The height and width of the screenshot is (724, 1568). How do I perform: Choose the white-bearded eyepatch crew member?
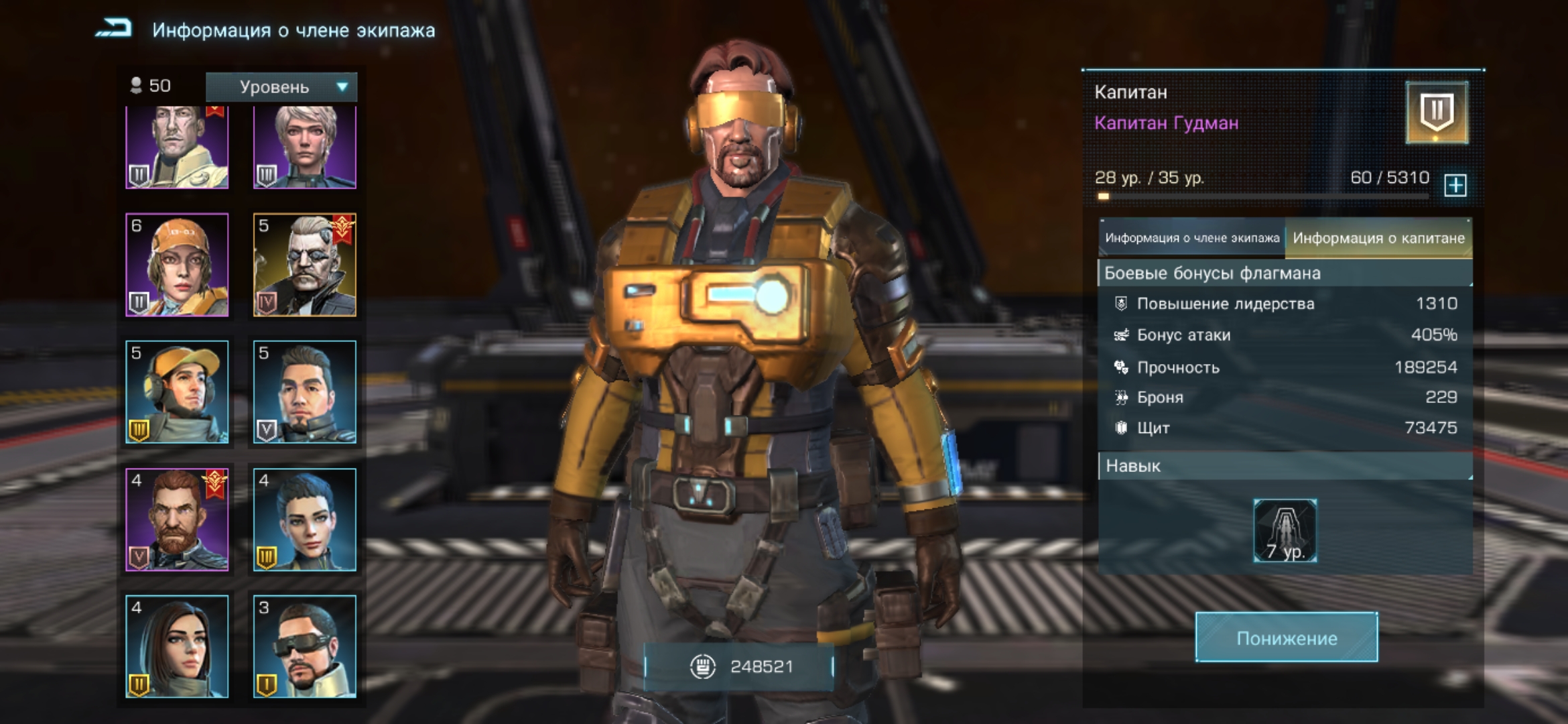coord(305,264)
